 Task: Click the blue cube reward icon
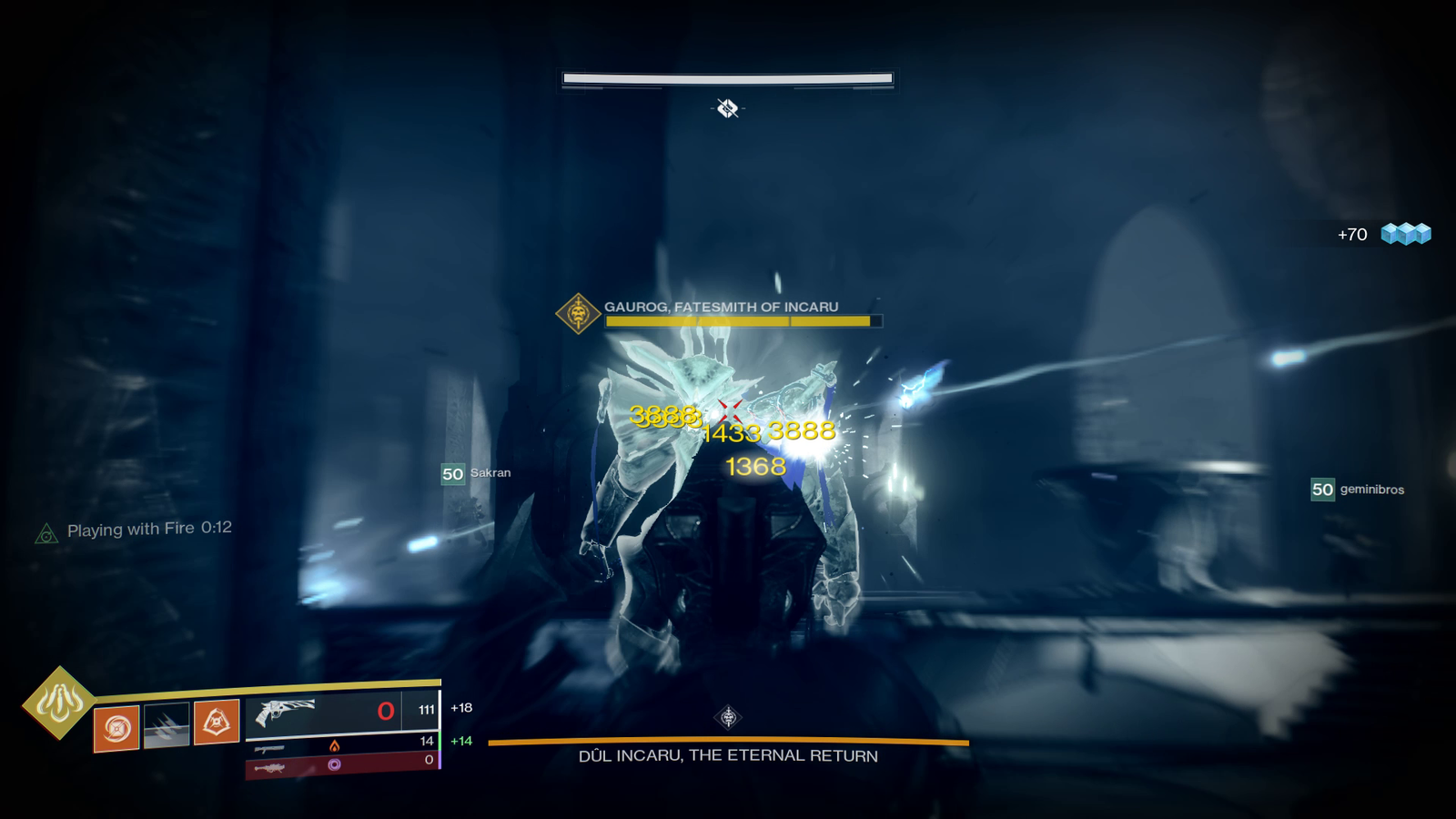coord(1406,234)
